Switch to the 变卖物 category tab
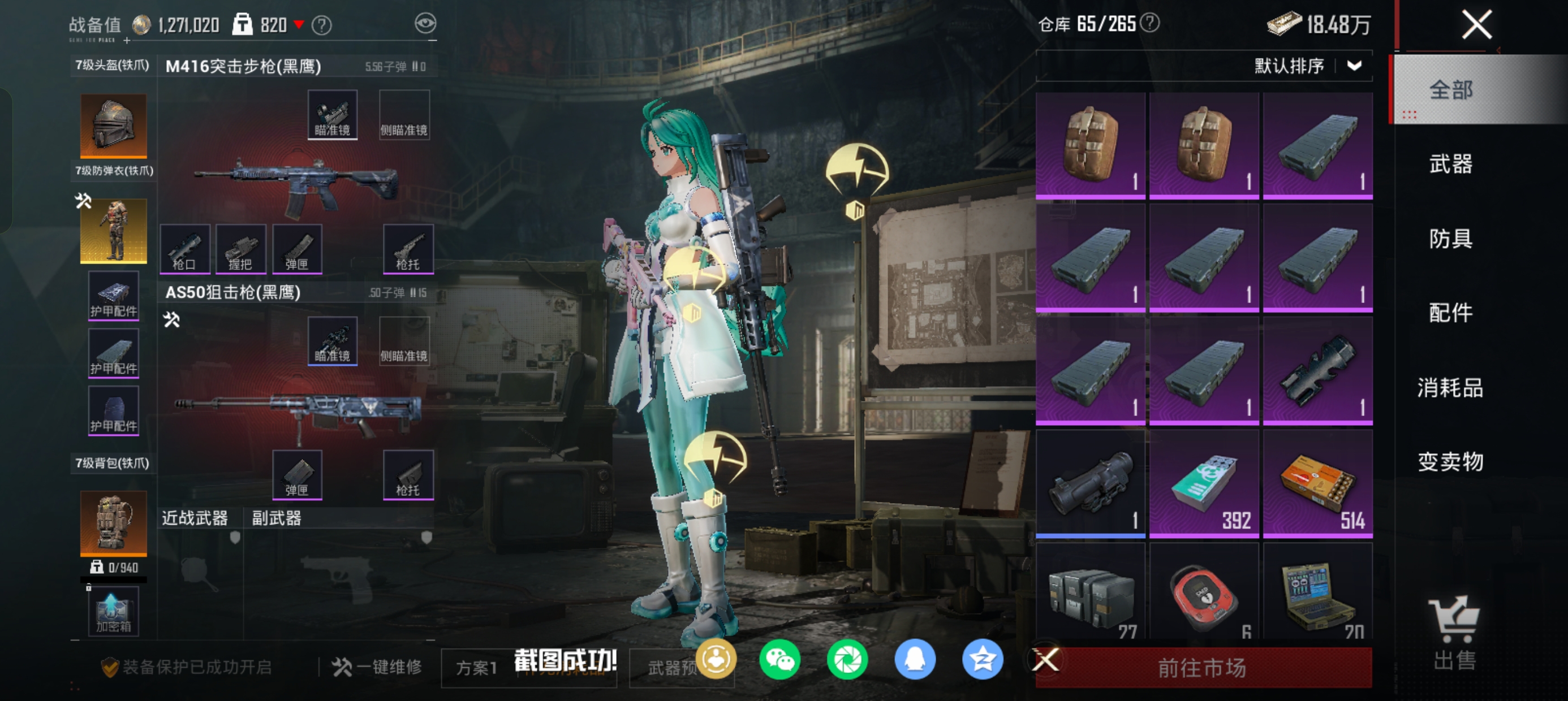 click(x=1450, y=462)
